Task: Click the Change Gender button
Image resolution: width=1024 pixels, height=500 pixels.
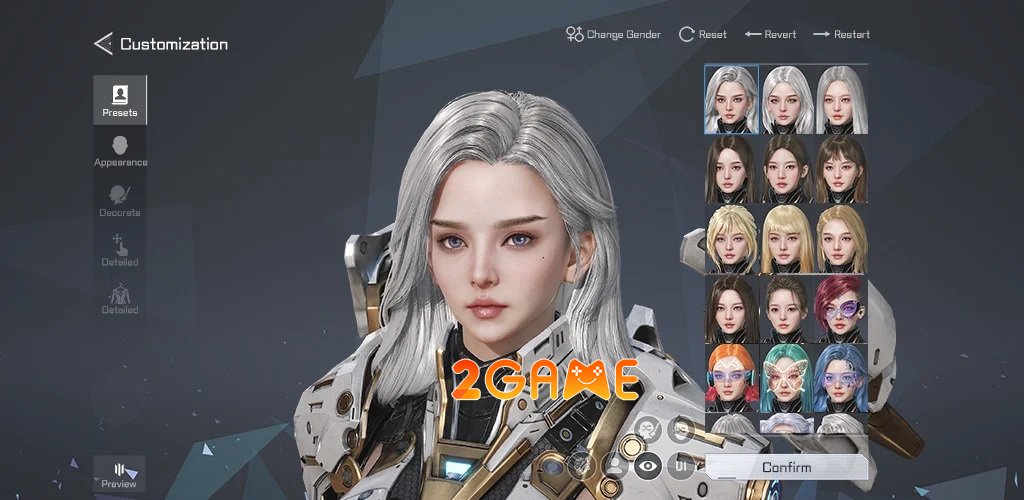Action: point(613,34)
